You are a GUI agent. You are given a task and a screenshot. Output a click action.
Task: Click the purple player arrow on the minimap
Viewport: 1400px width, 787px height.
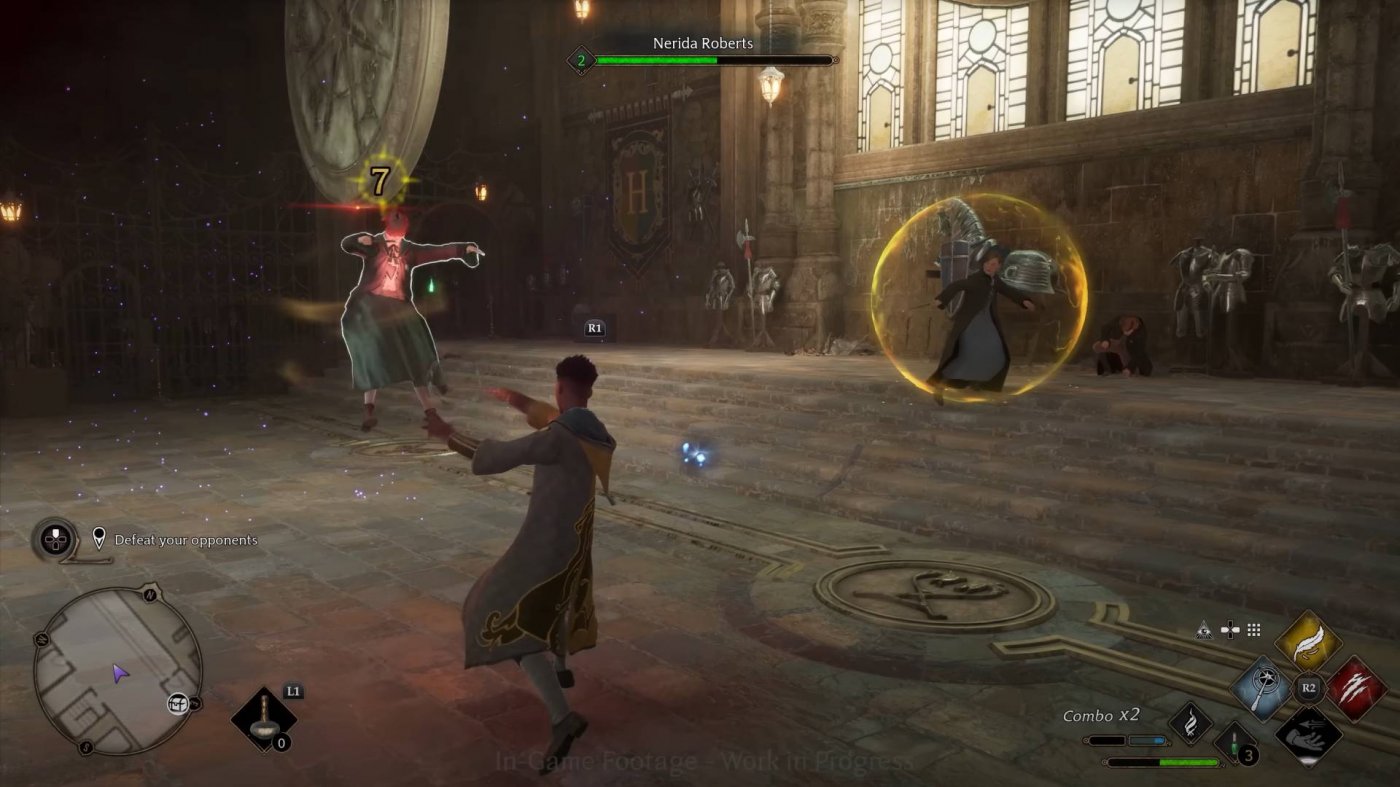tap(120, 671)
